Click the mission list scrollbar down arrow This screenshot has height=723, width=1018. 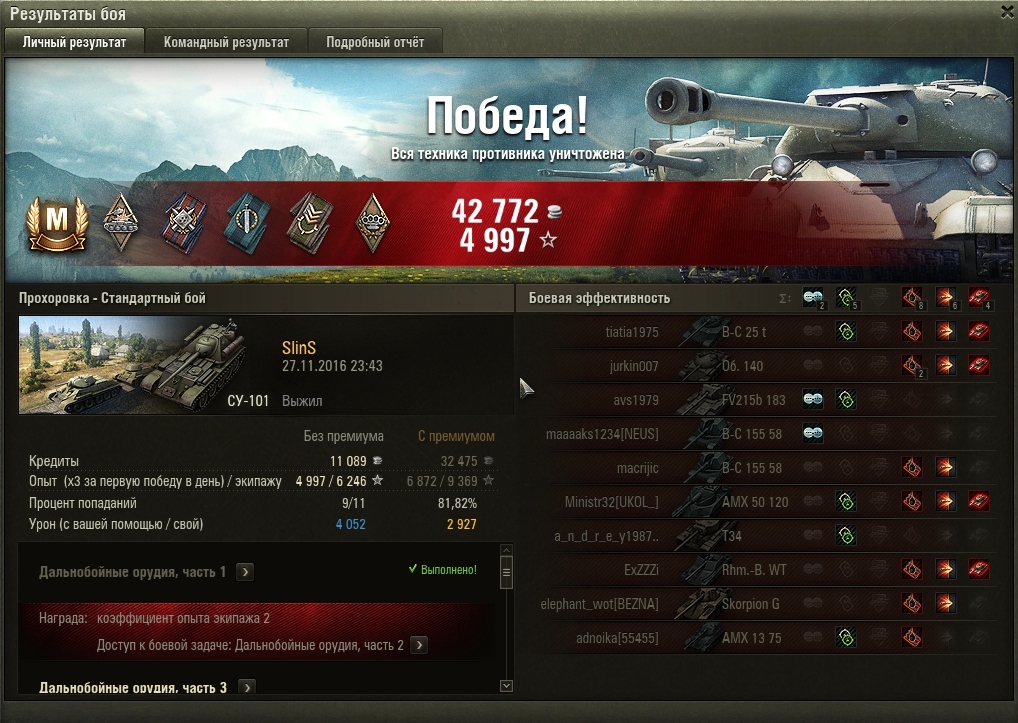[x=506, y=686]
